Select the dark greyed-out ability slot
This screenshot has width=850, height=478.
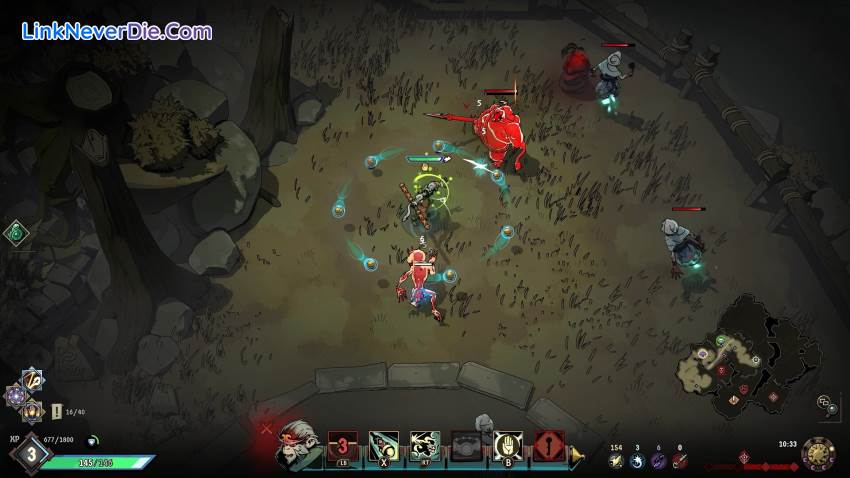pyautogui.click(x=466, y=445)
